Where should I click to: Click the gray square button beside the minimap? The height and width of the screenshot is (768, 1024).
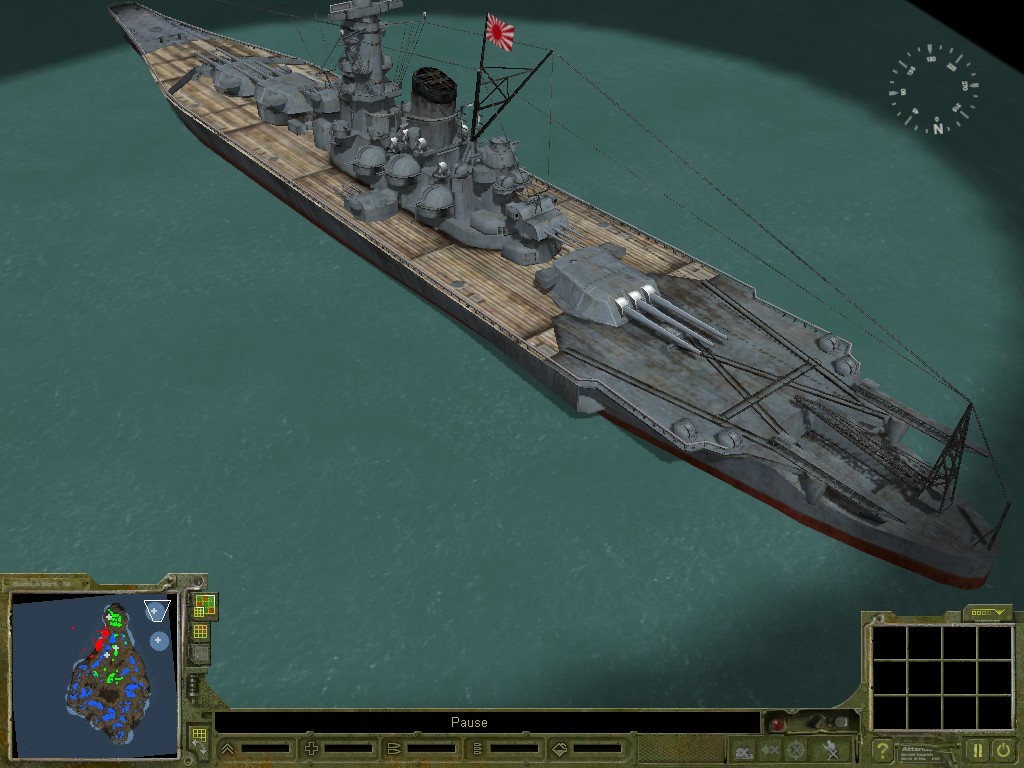pos(200,654)
